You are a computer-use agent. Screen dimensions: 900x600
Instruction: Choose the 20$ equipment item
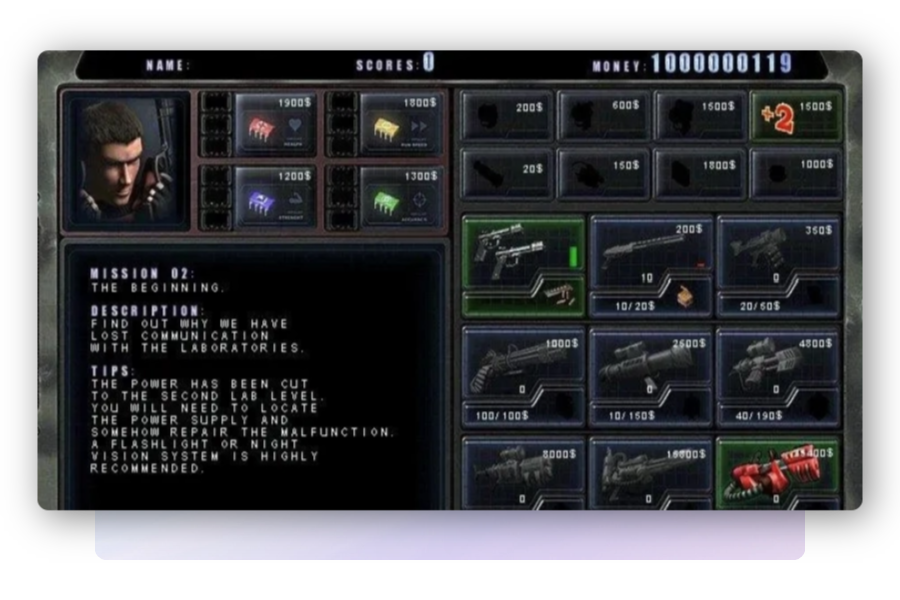tap(506, 174)
